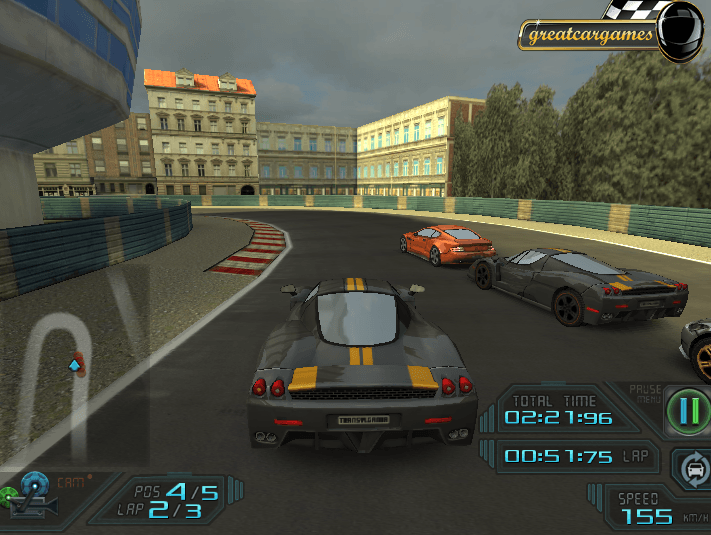Screen dimensions: 711x535
Task: Open the pause menu with the green button
Action: tap(686, 410)
